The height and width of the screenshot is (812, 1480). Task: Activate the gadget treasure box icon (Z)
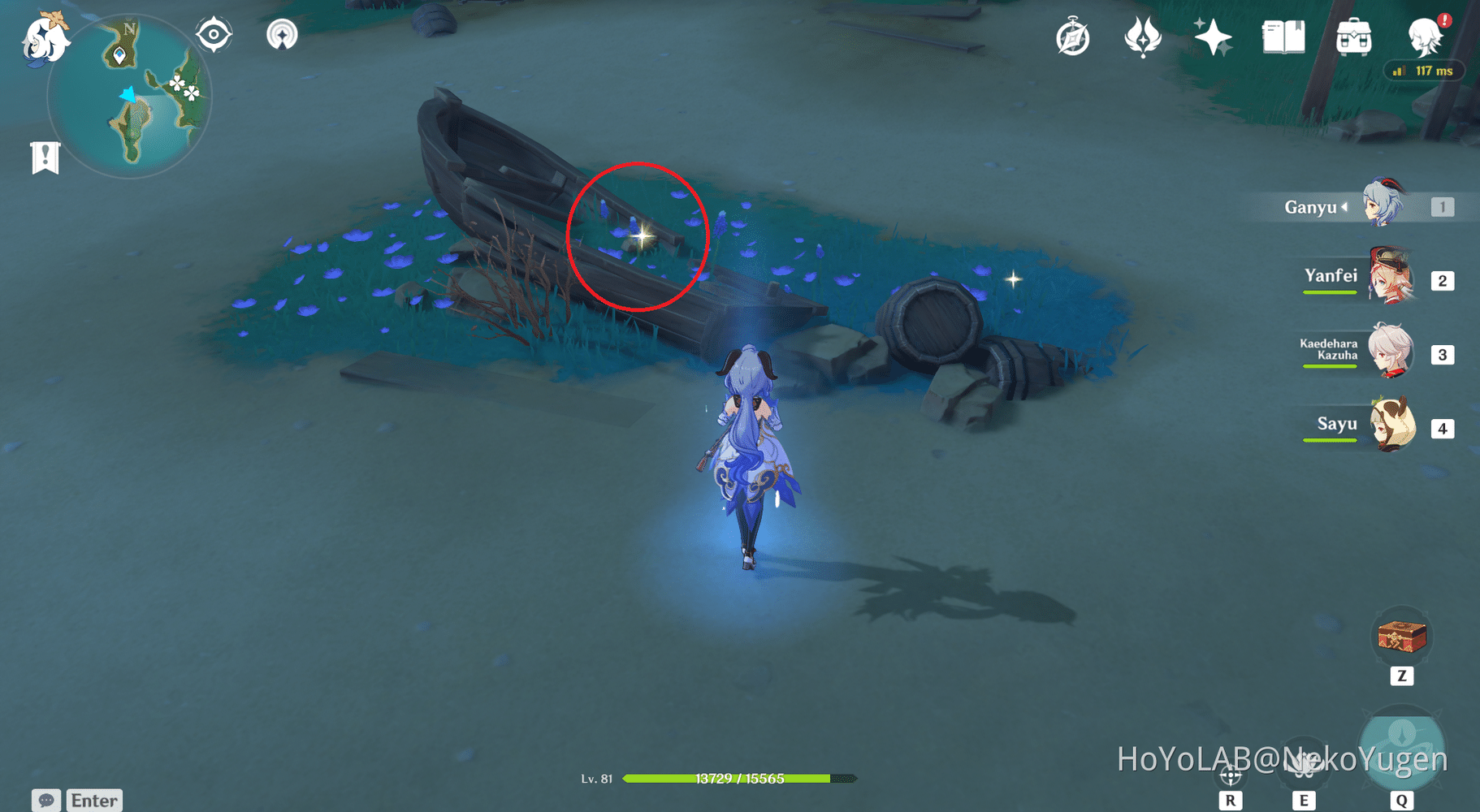(1402, 637)
